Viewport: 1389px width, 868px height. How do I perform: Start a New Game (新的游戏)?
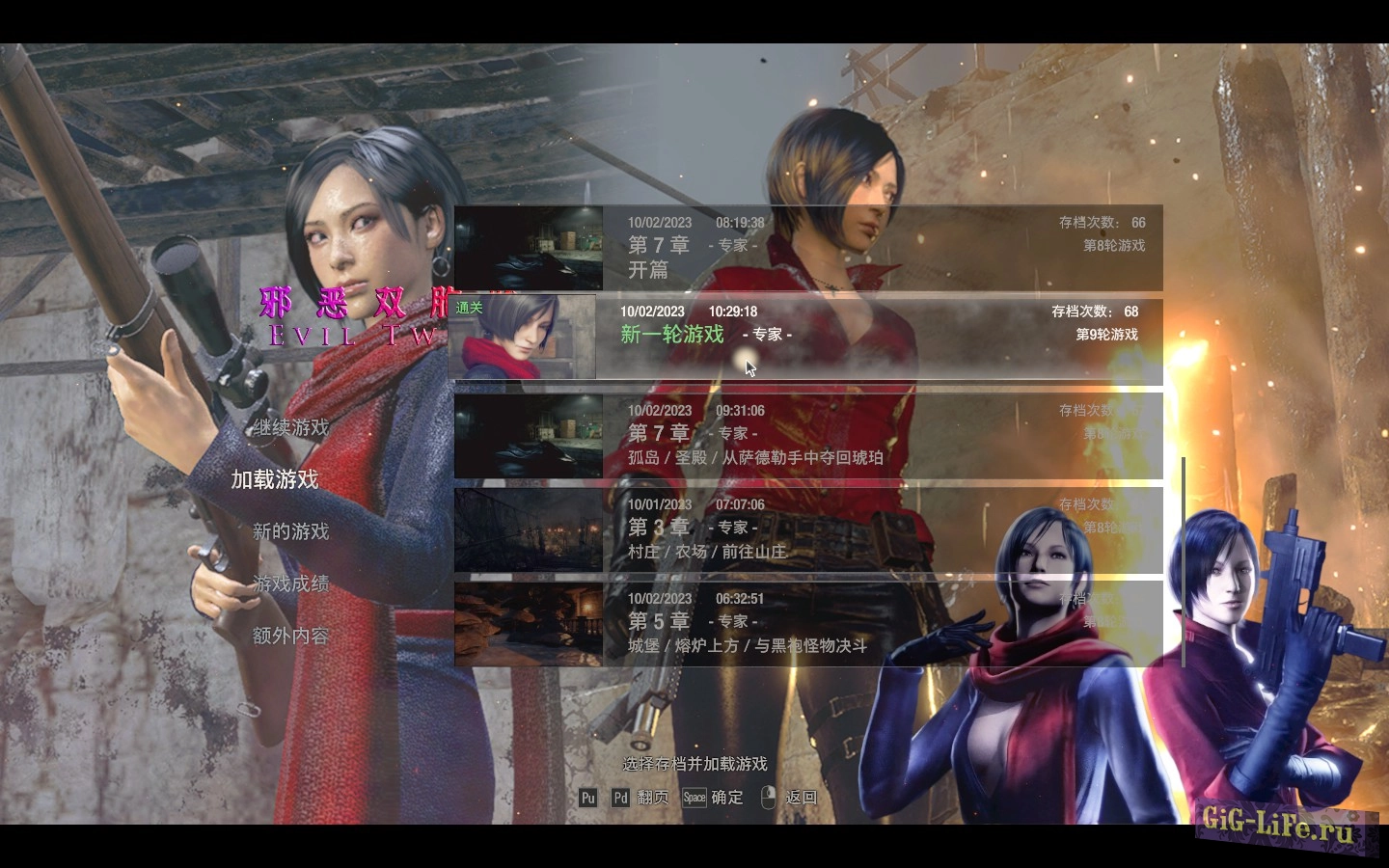[290, 531]
